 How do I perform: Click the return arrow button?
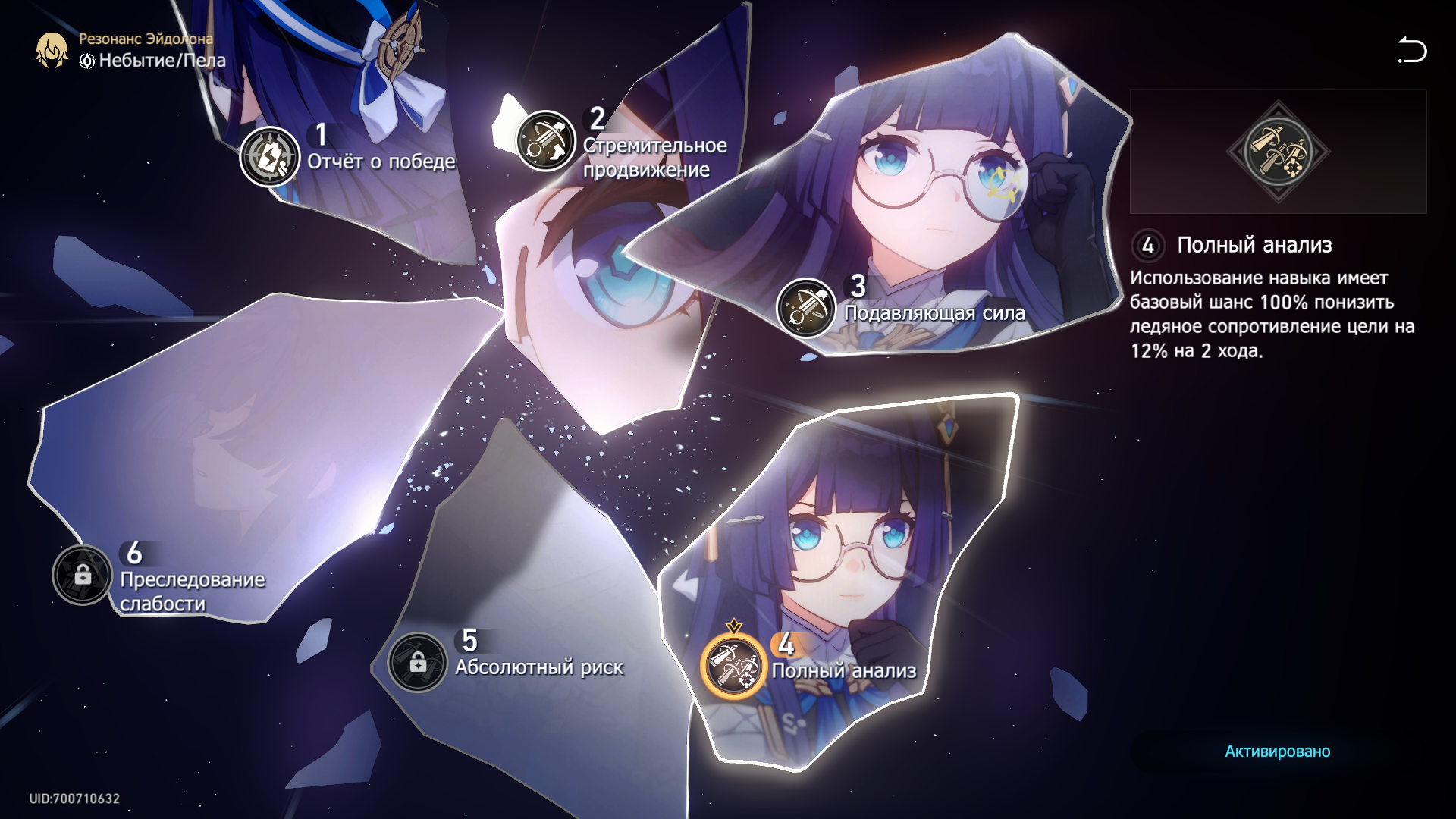(1412, 50)
